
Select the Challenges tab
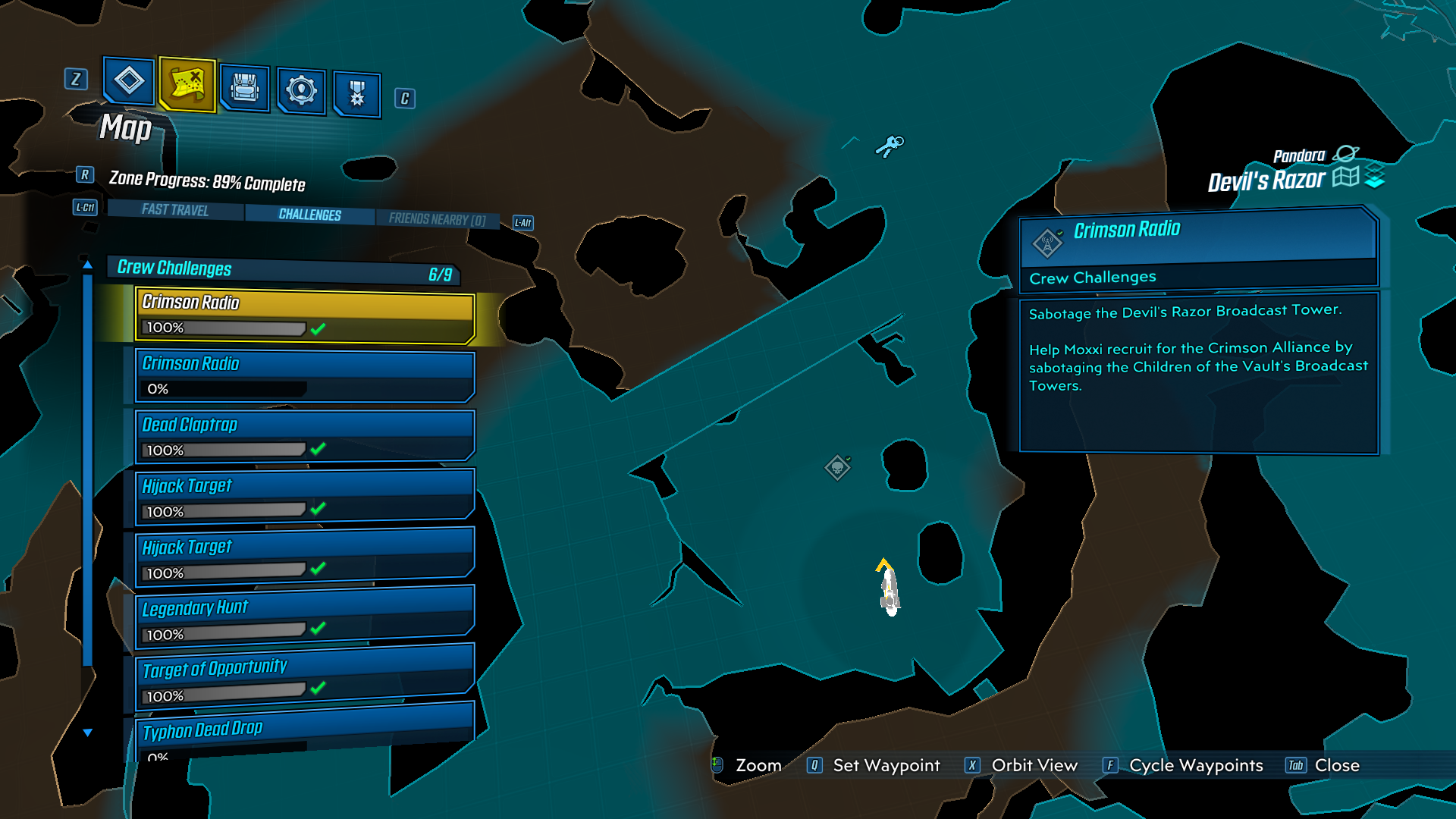(309, 215)
